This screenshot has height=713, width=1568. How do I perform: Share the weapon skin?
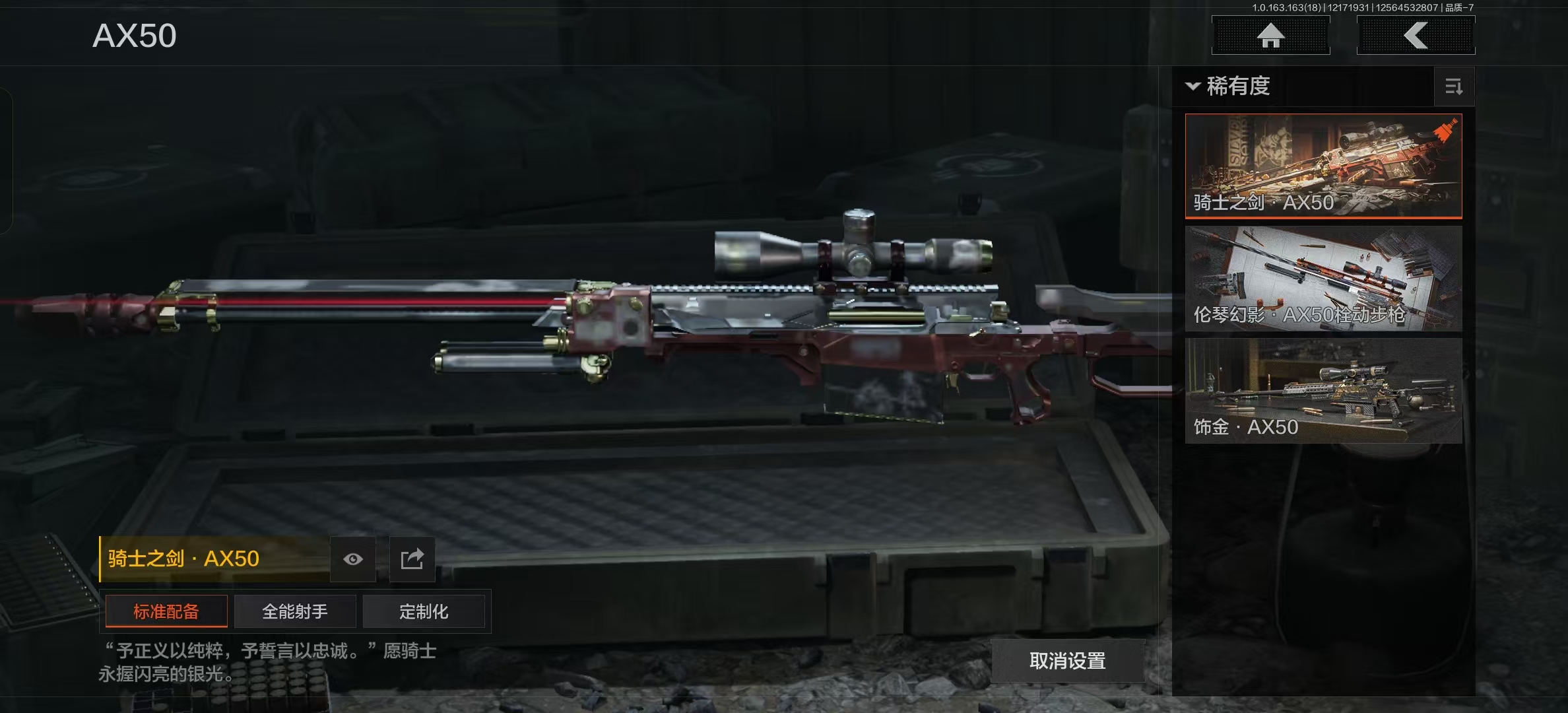tap(412, 559)
